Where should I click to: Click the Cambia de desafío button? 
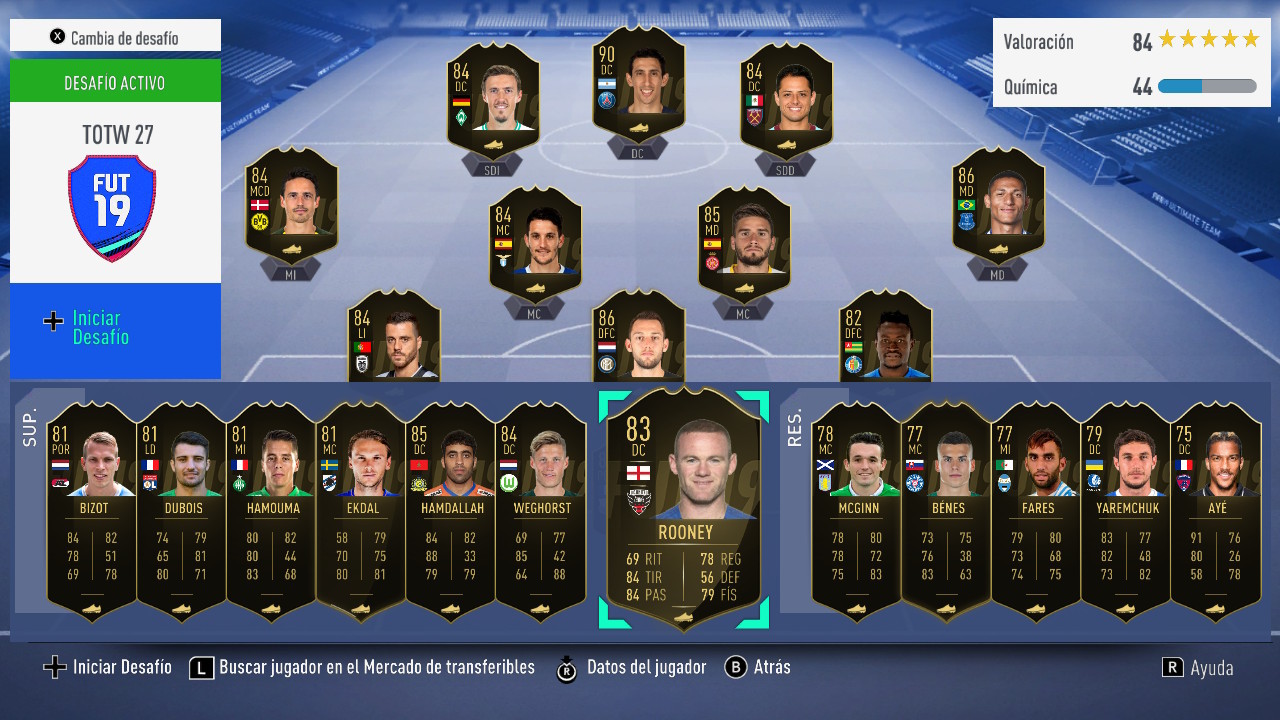click(x=115, y=36)
